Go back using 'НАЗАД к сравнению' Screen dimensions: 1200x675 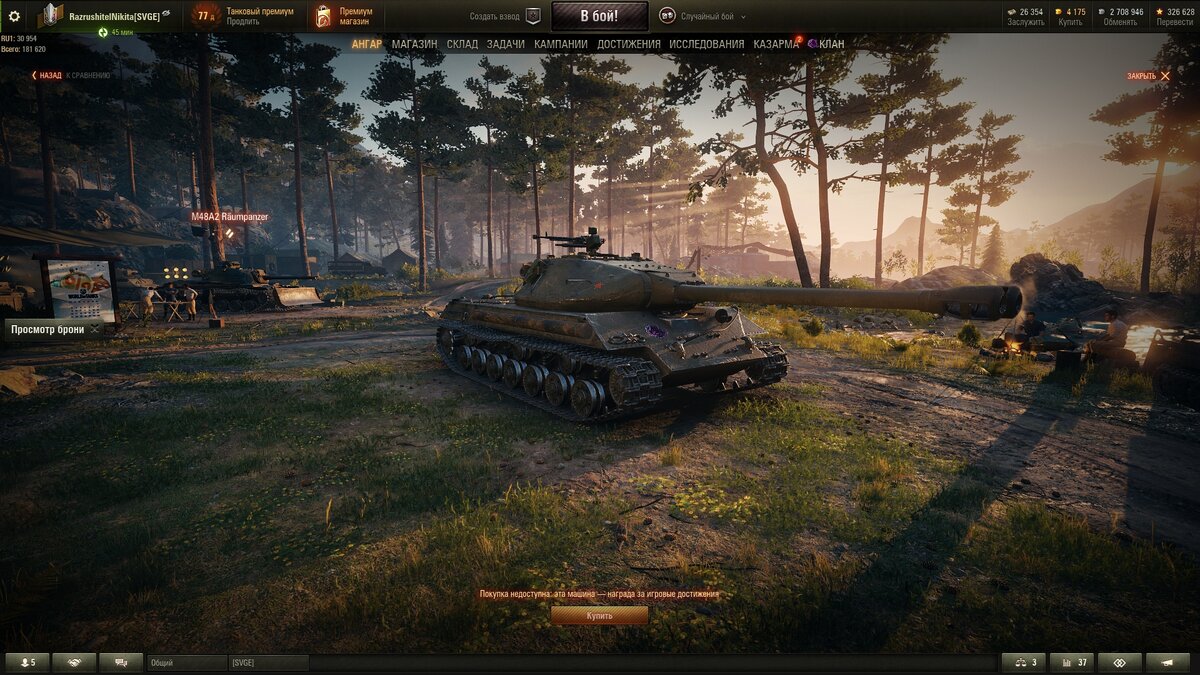(x=70, y=75)
